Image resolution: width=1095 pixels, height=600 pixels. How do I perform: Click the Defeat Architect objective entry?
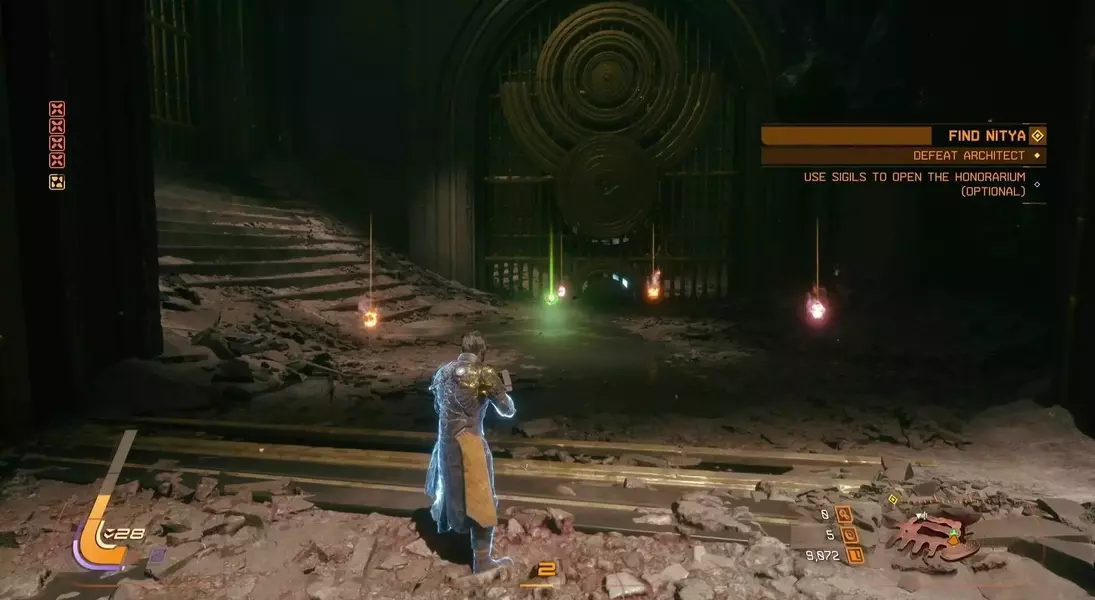click(x=968, y=156)
